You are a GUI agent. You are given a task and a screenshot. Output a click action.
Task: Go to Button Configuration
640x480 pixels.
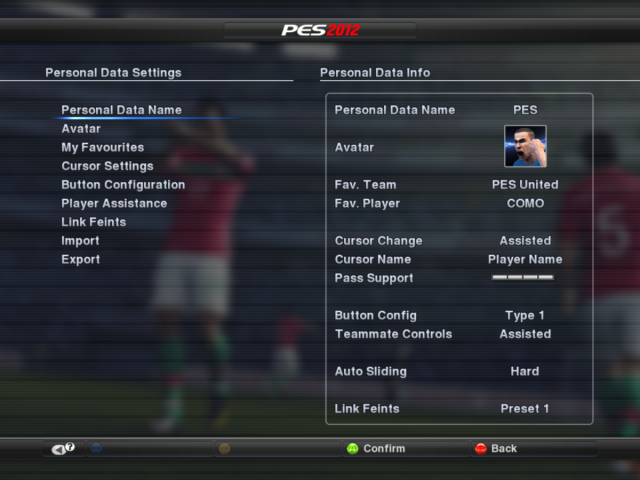(123, 185)
